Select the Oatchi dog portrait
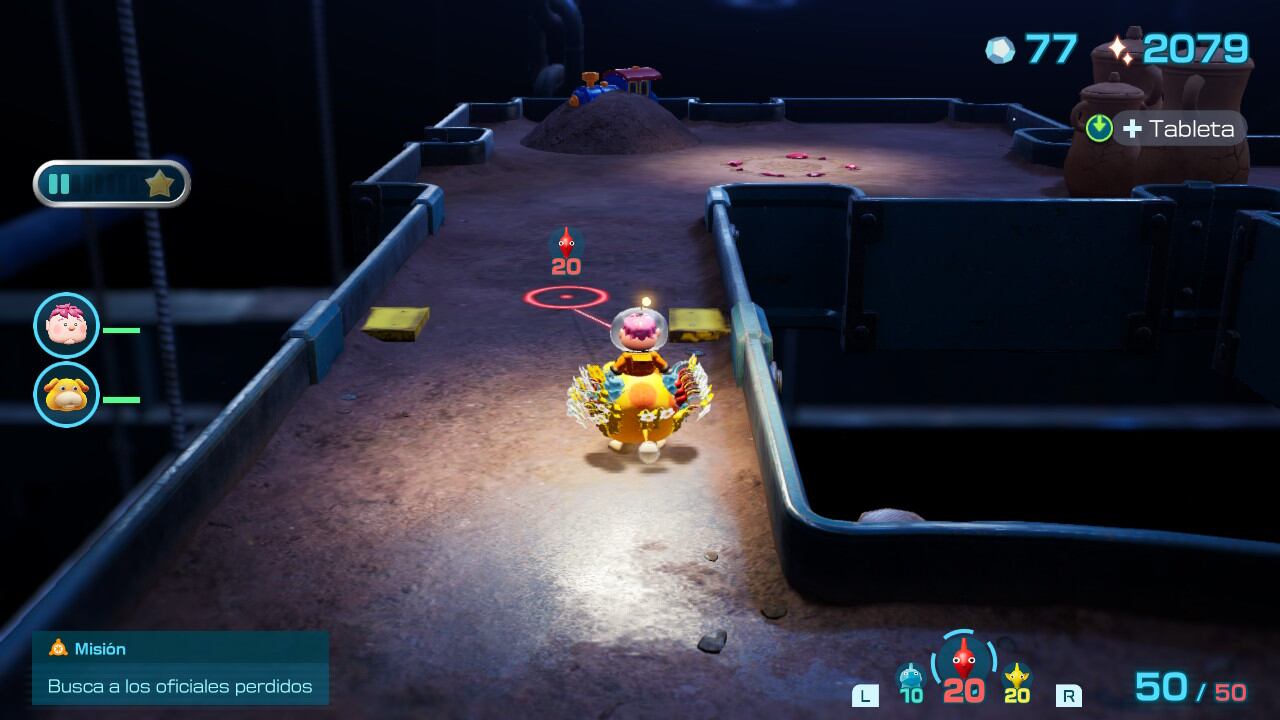Image resolution: width=1280 pixels, height=720 pixels. click(x=66, y=395)
